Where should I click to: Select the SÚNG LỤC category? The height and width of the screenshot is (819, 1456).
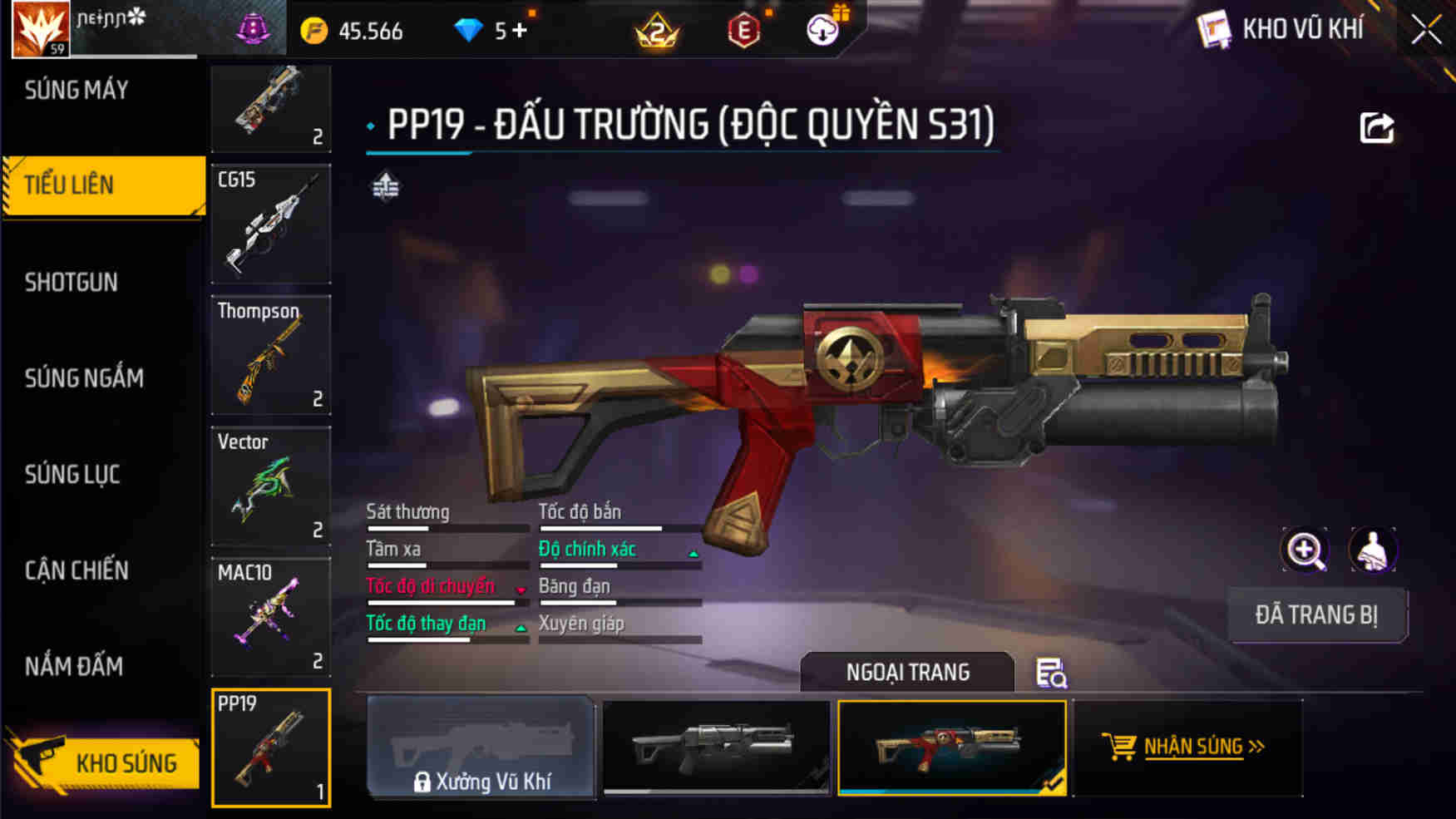(x=73, y=475)
